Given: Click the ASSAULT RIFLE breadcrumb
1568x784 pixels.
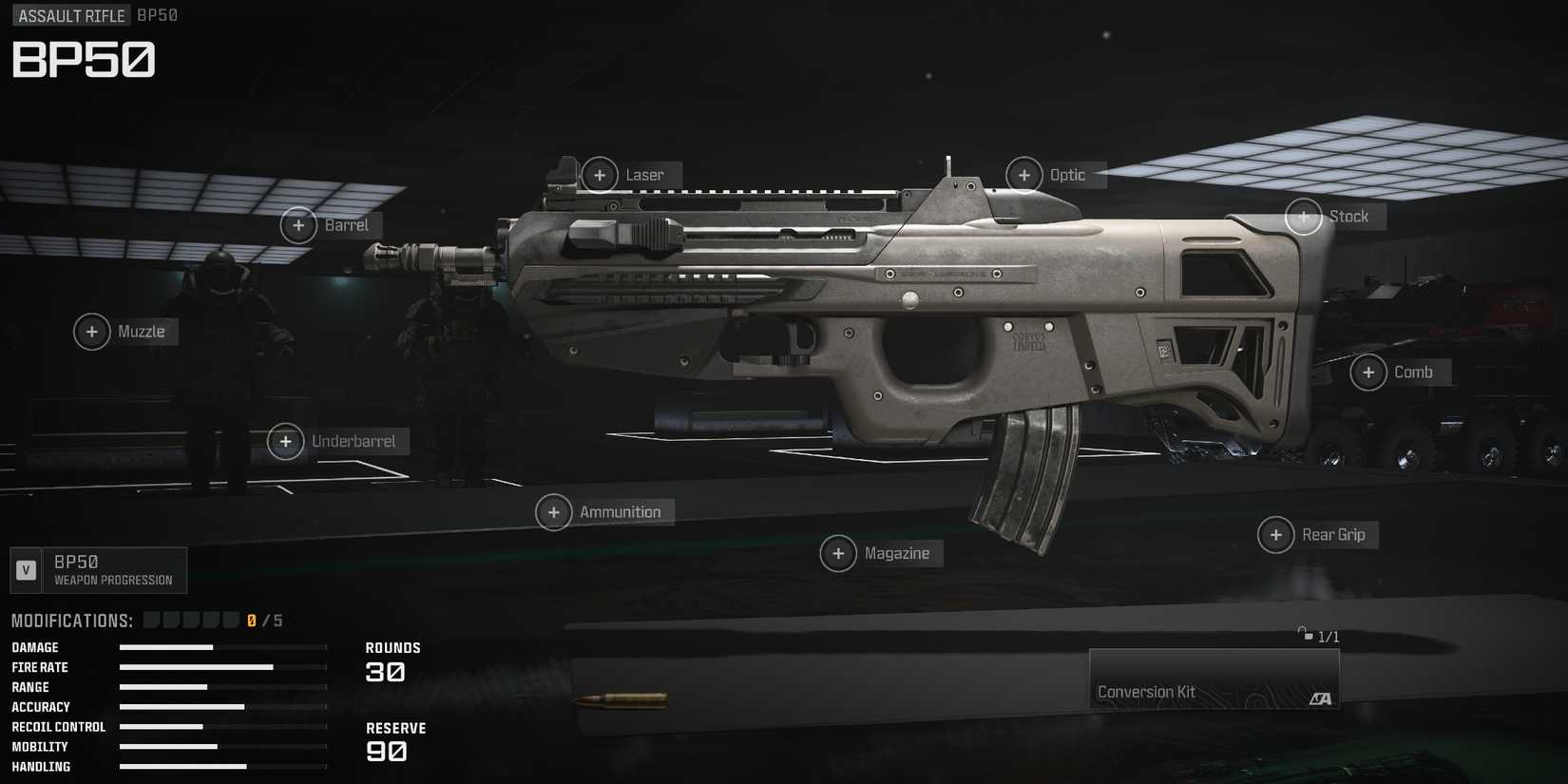Looking at the screenshot, I should (x=70, y=15).
